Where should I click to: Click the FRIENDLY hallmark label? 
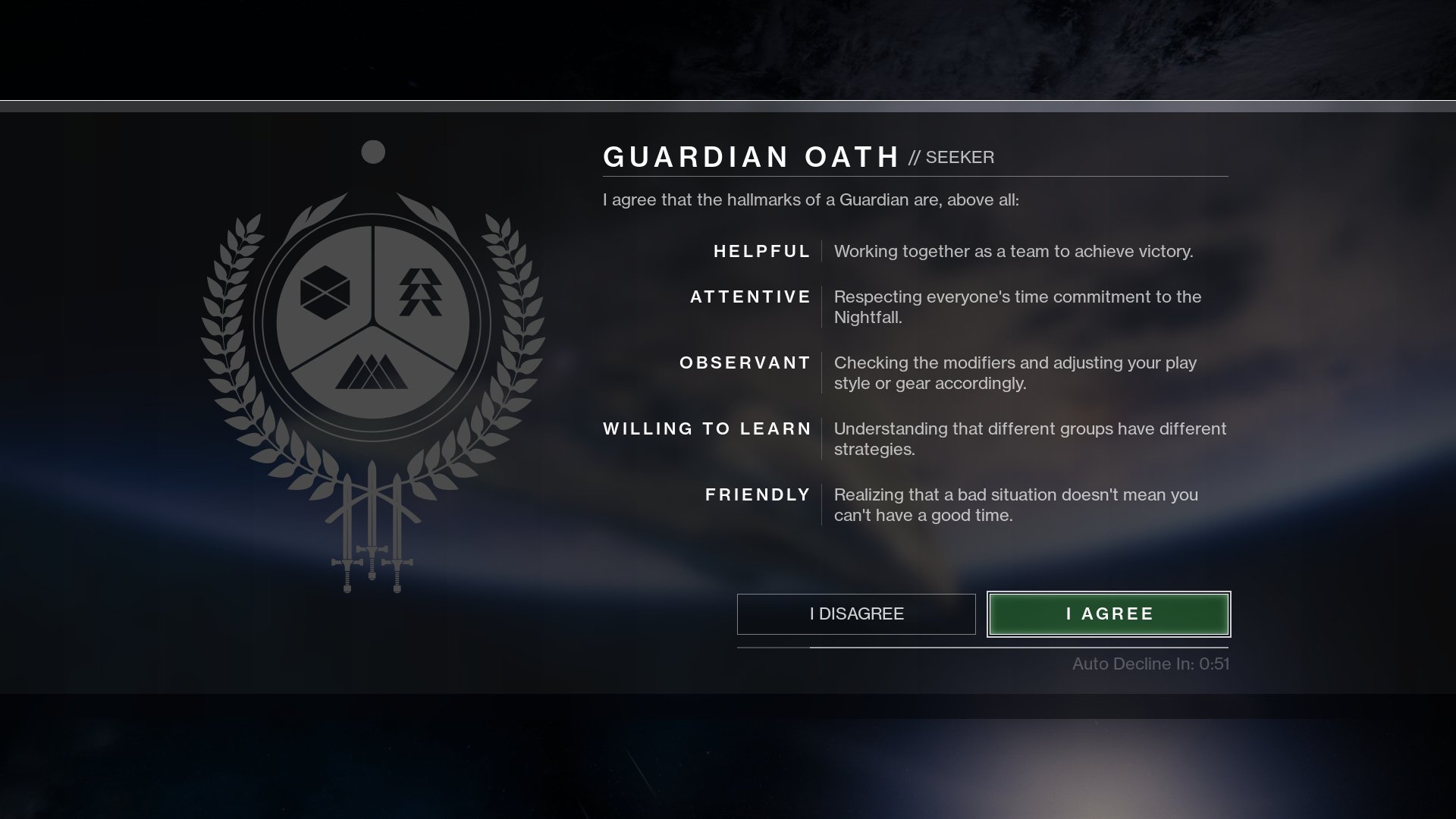pos(756,494)
